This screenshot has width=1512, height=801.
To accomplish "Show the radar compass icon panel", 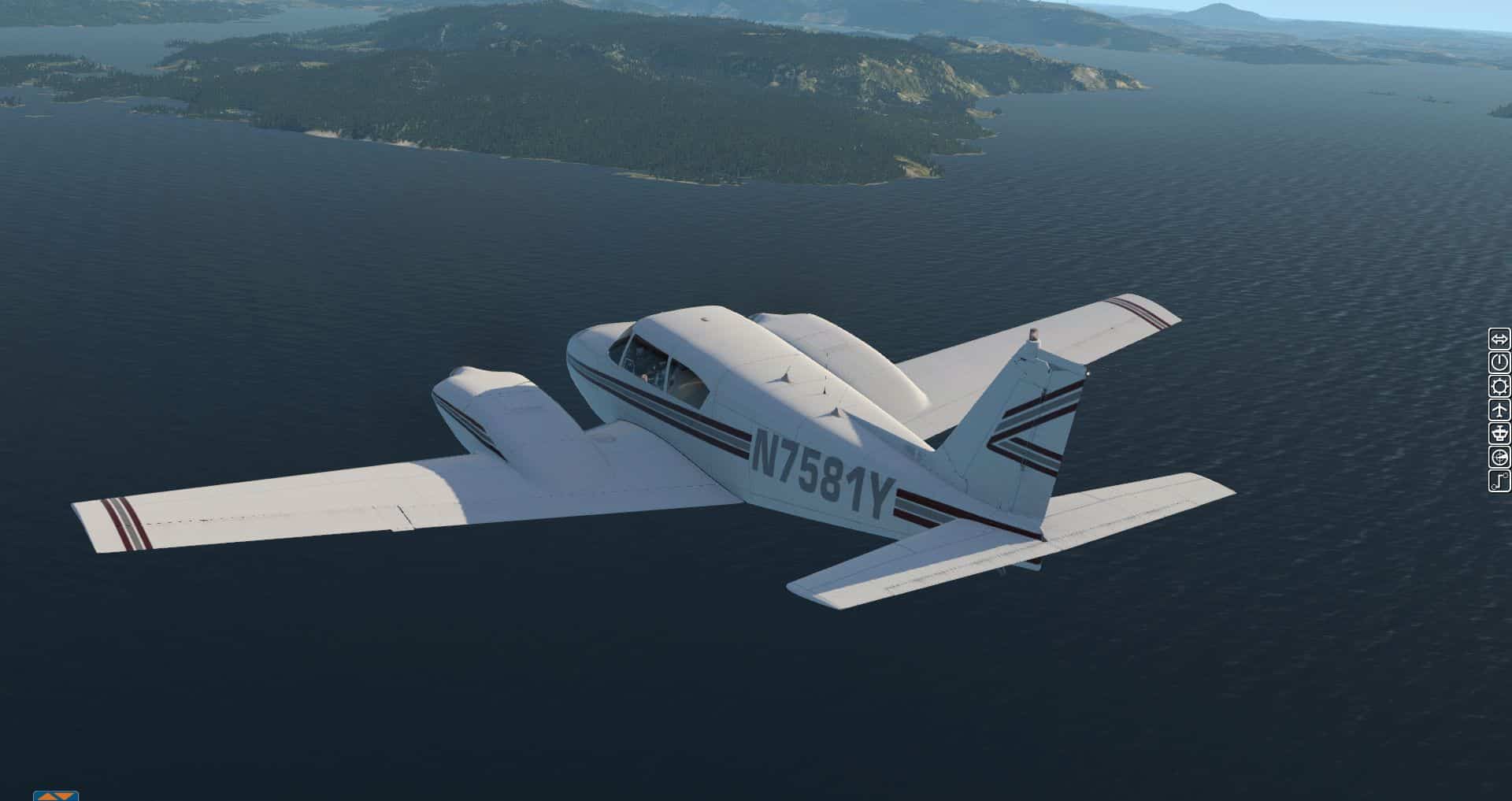I will [x=1499, y=457].
